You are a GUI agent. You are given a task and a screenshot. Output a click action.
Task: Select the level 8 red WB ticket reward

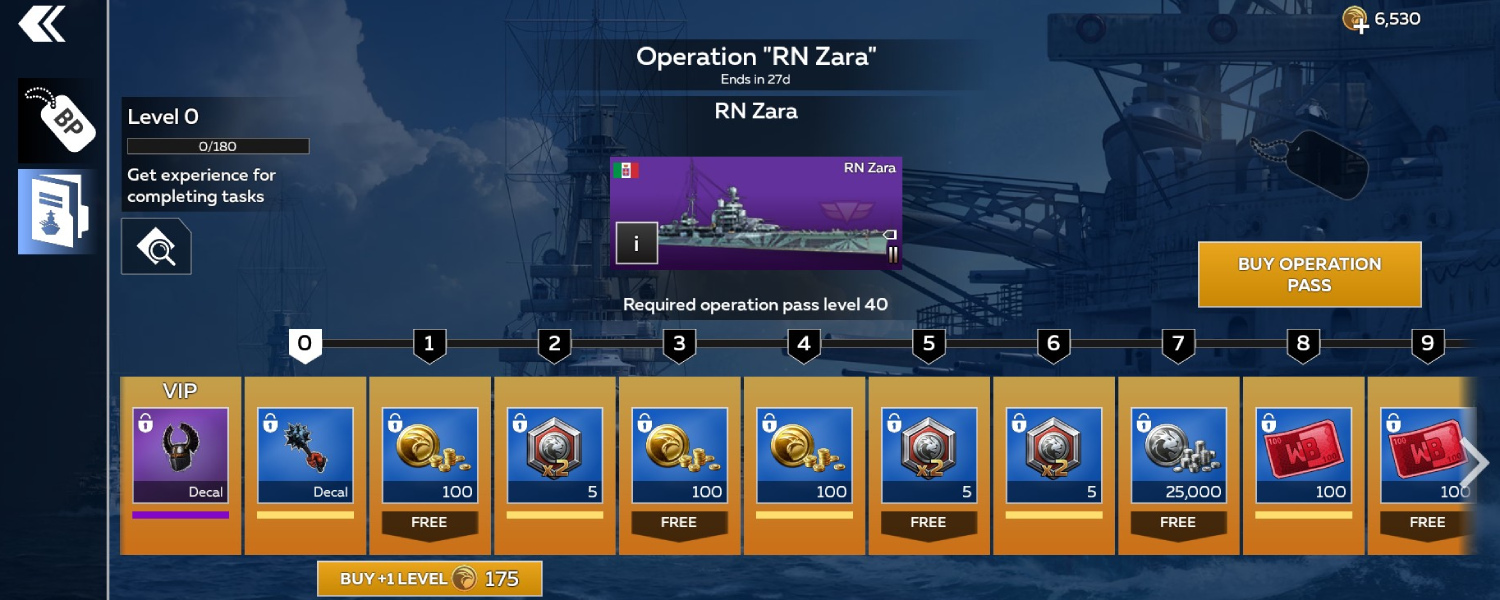click(x=1303, y=455)
